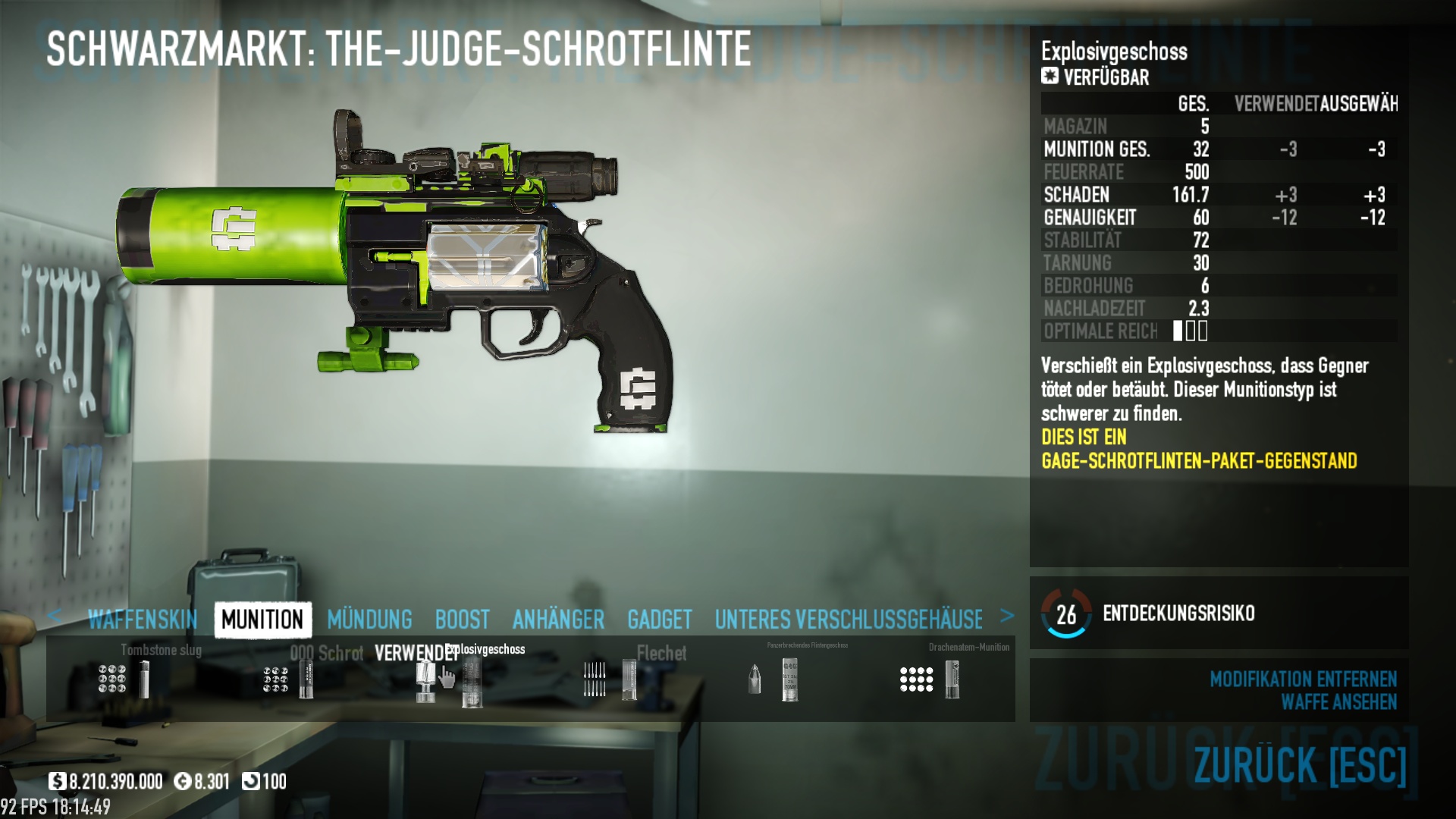Screen dimensions: 1456x819
Task: Go back with Zurück
Action: 1300,764
